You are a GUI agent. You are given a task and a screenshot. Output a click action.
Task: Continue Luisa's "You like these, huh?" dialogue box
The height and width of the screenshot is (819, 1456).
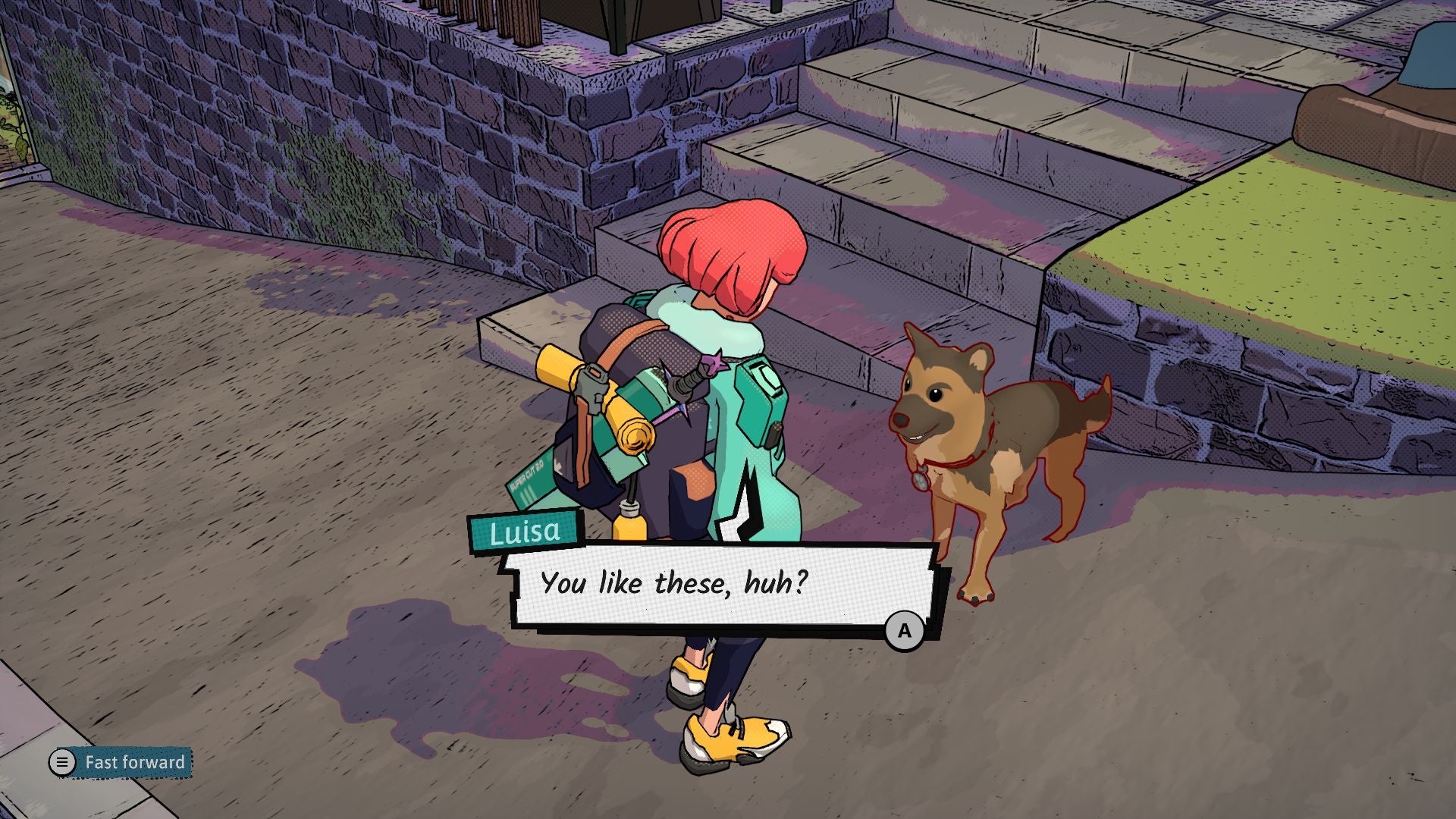(904, 631)
